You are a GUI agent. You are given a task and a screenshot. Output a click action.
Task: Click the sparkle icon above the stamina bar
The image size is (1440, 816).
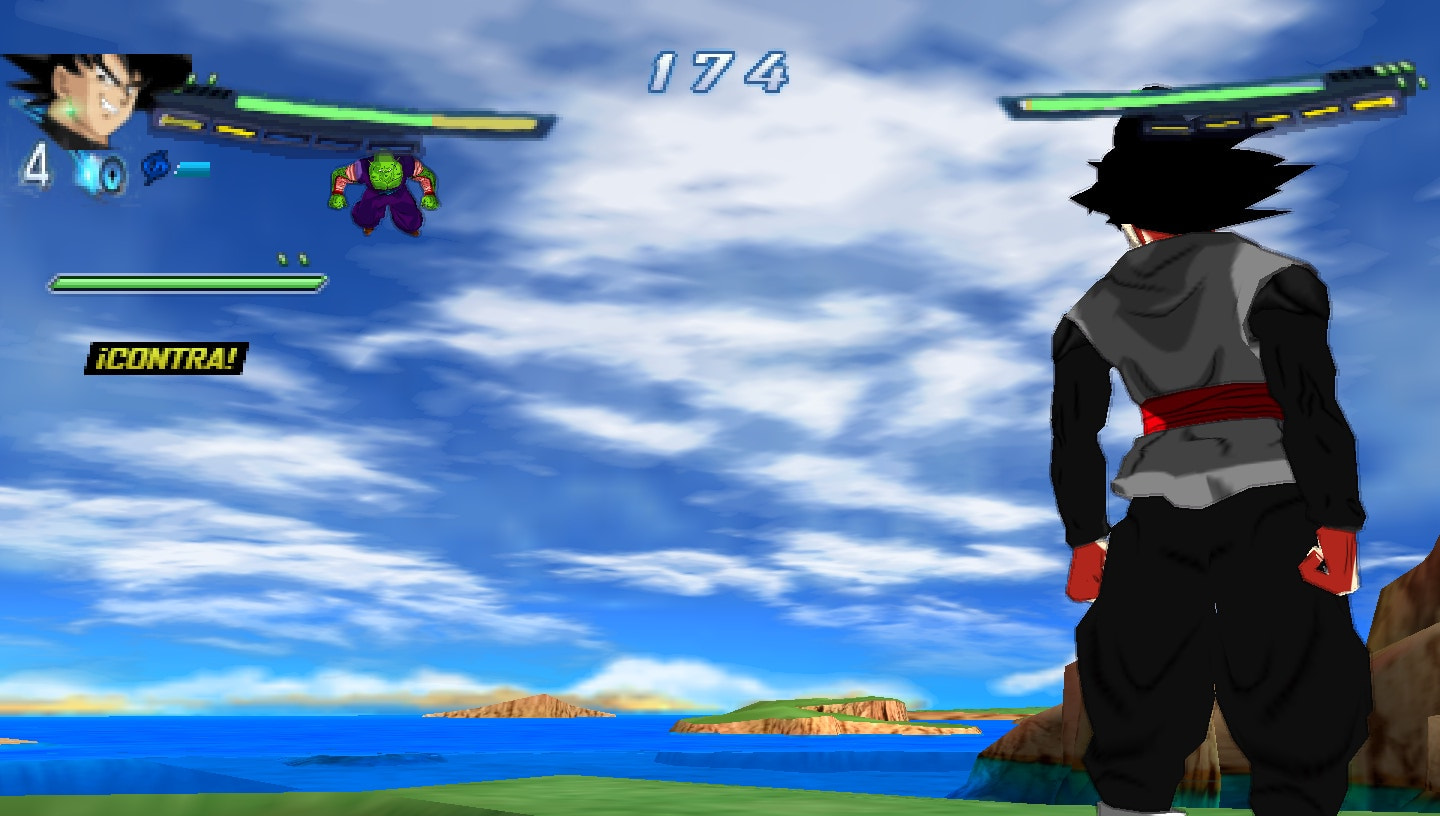[x=292, y=260]
